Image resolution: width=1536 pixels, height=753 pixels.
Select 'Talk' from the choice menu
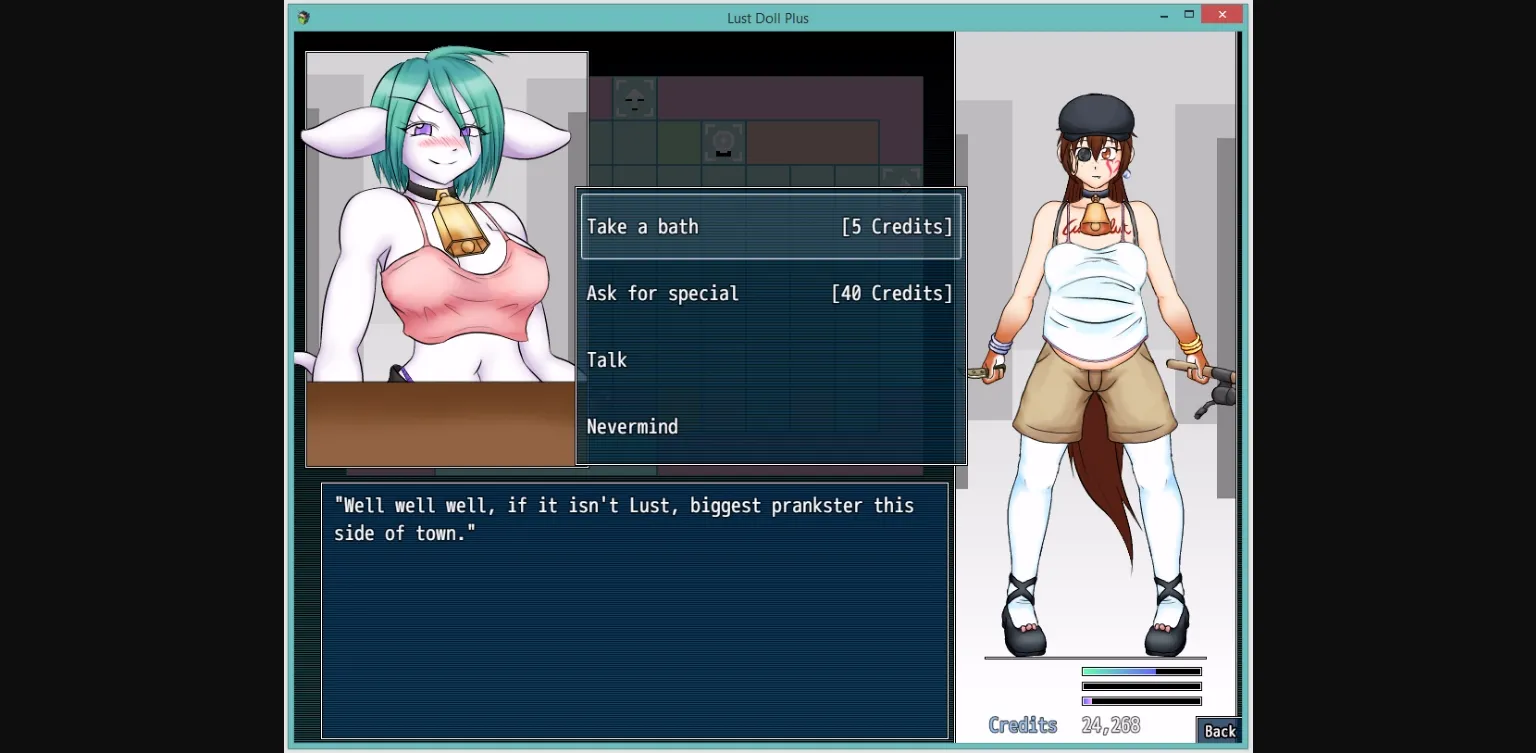pos(607,360)
